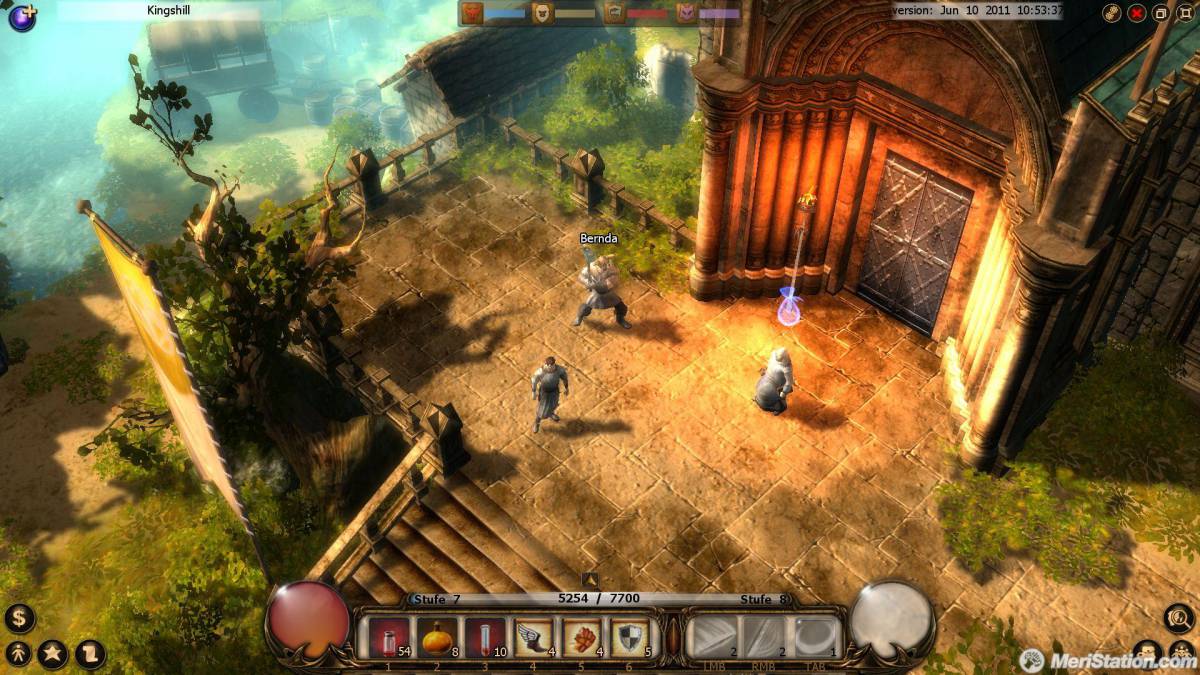1200x675 pixels.
Task: Open settings via the gear icon
Action: (1112, 13)
